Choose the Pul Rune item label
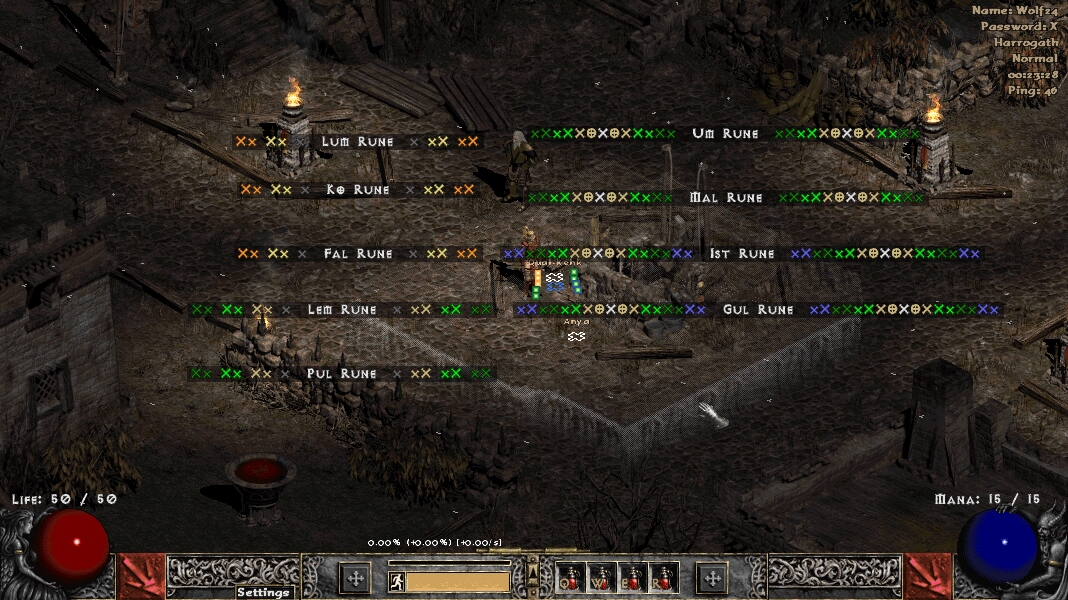This screenshot has height=600, width=1068. [x=342, y=374]
